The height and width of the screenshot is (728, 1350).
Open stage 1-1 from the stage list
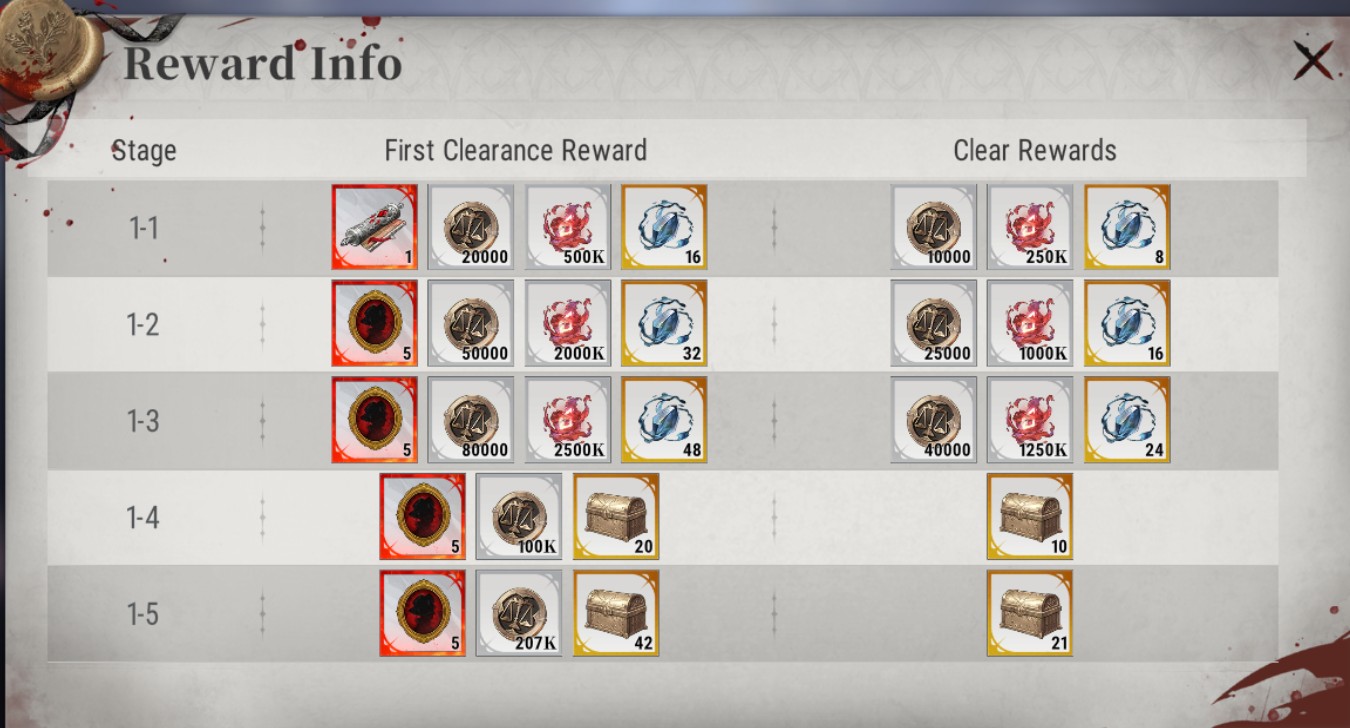pos(143,227)
